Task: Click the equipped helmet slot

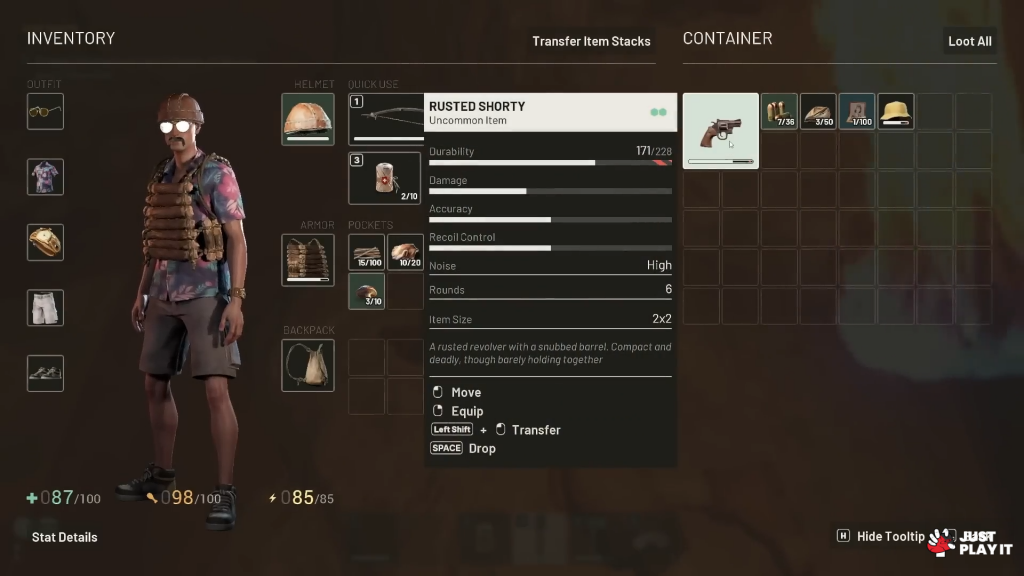Action: [308, 119]
